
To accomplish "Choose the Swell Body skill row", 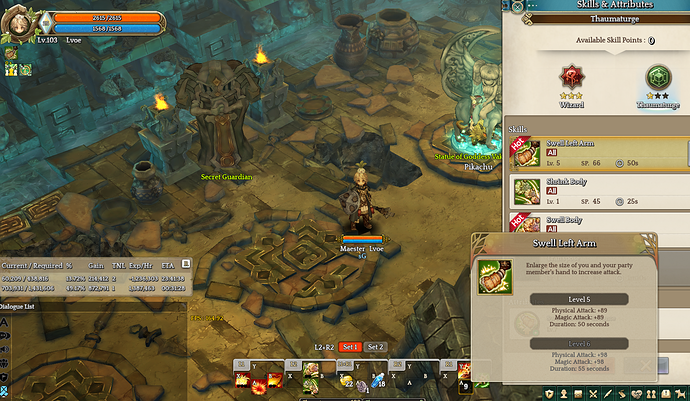I will (600, 222).
